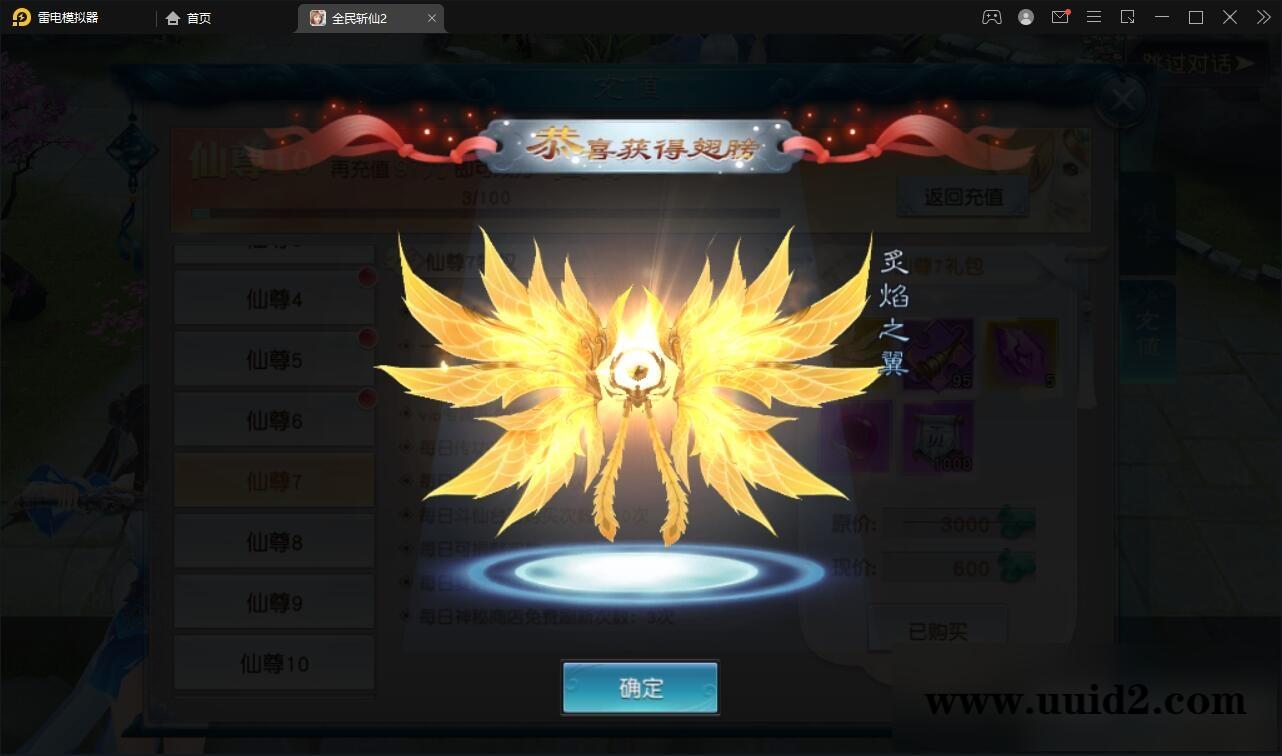
Task: Open the hamburger settings menu icon
Action: tap(1094, 17)
